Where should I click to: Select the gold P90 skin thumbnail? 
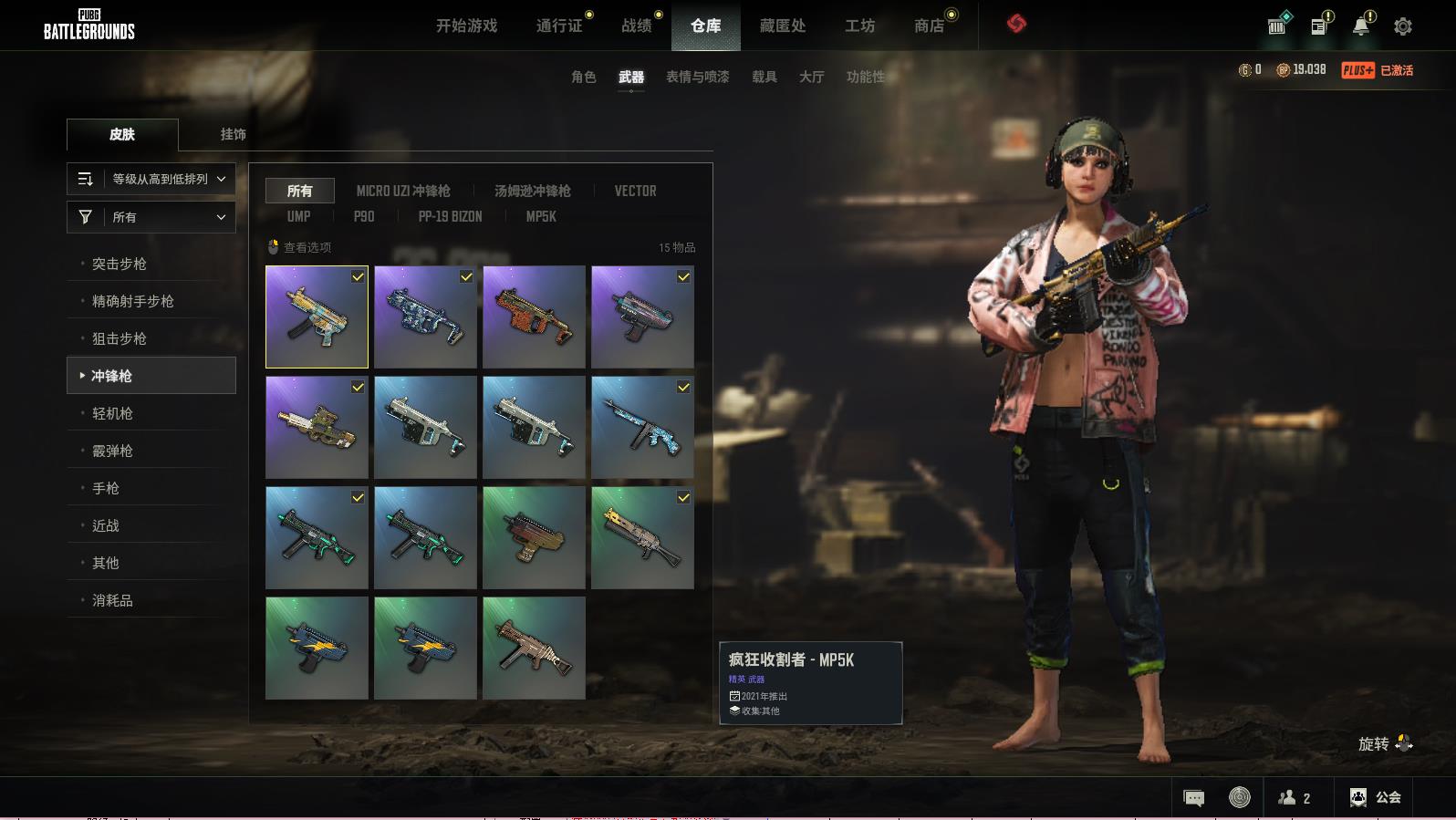(317, 428)
